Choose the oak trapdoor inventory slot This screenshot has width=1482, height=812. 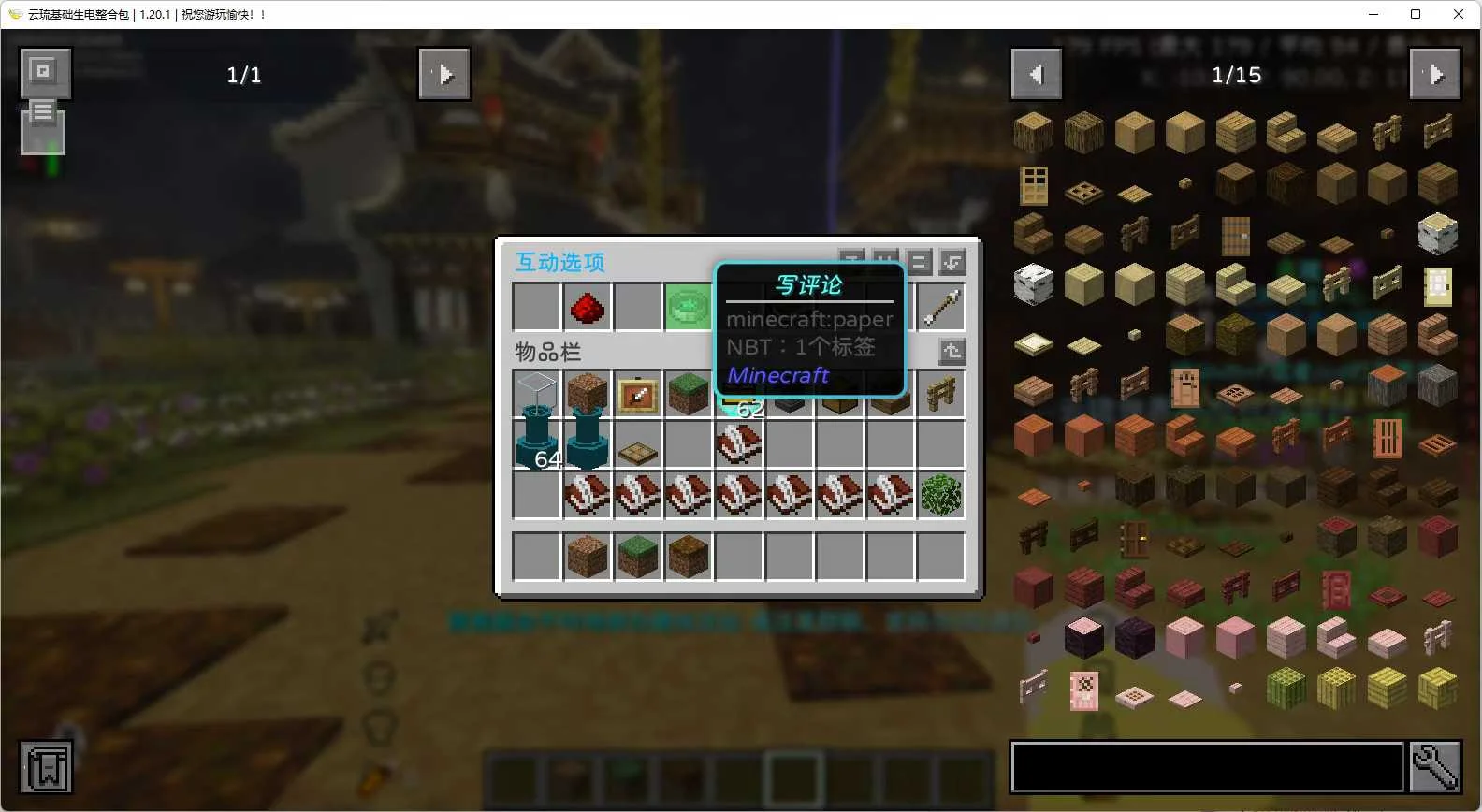[637, 453]
